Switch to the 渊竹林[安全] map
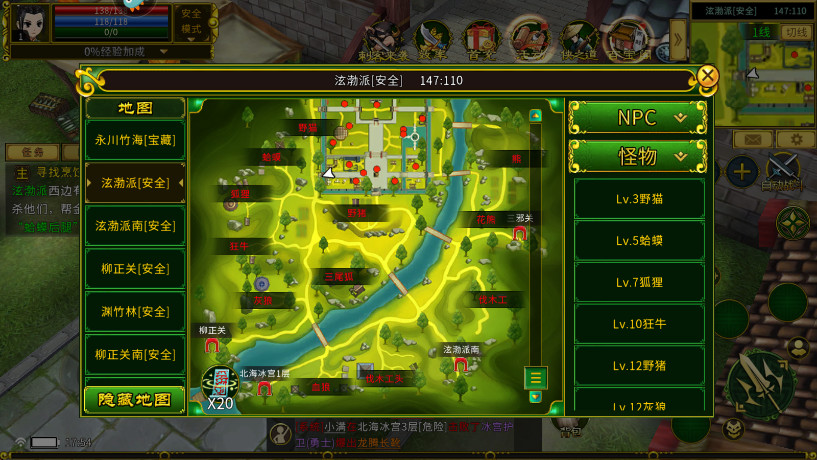 [135, 312]
